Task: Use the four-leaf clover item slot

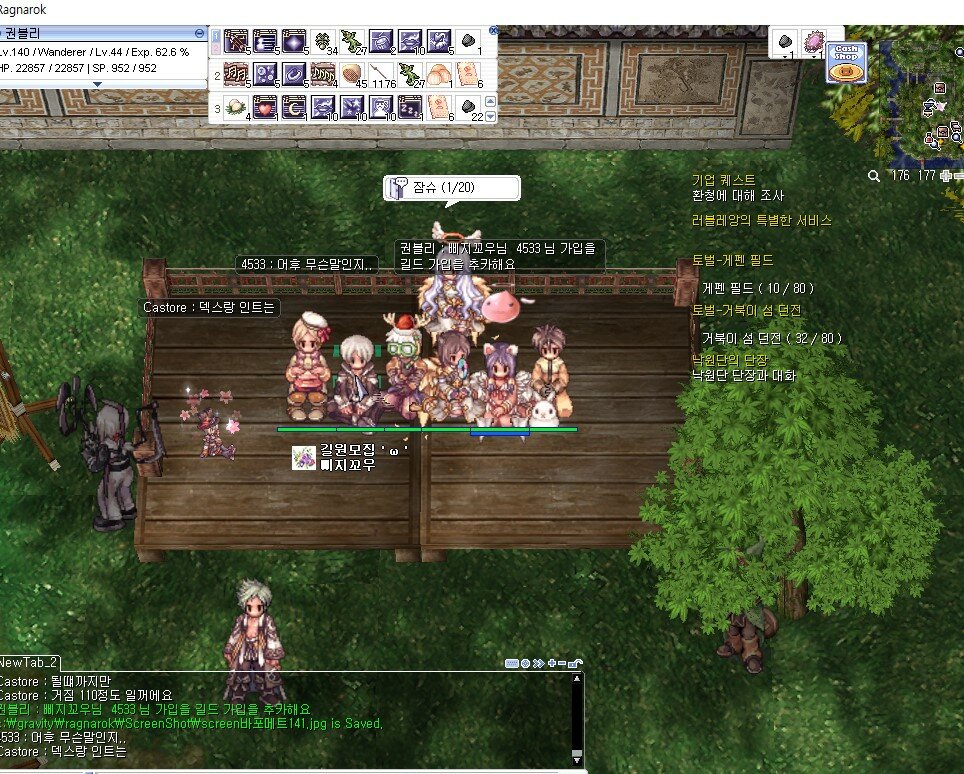Action: pos(323,42)
